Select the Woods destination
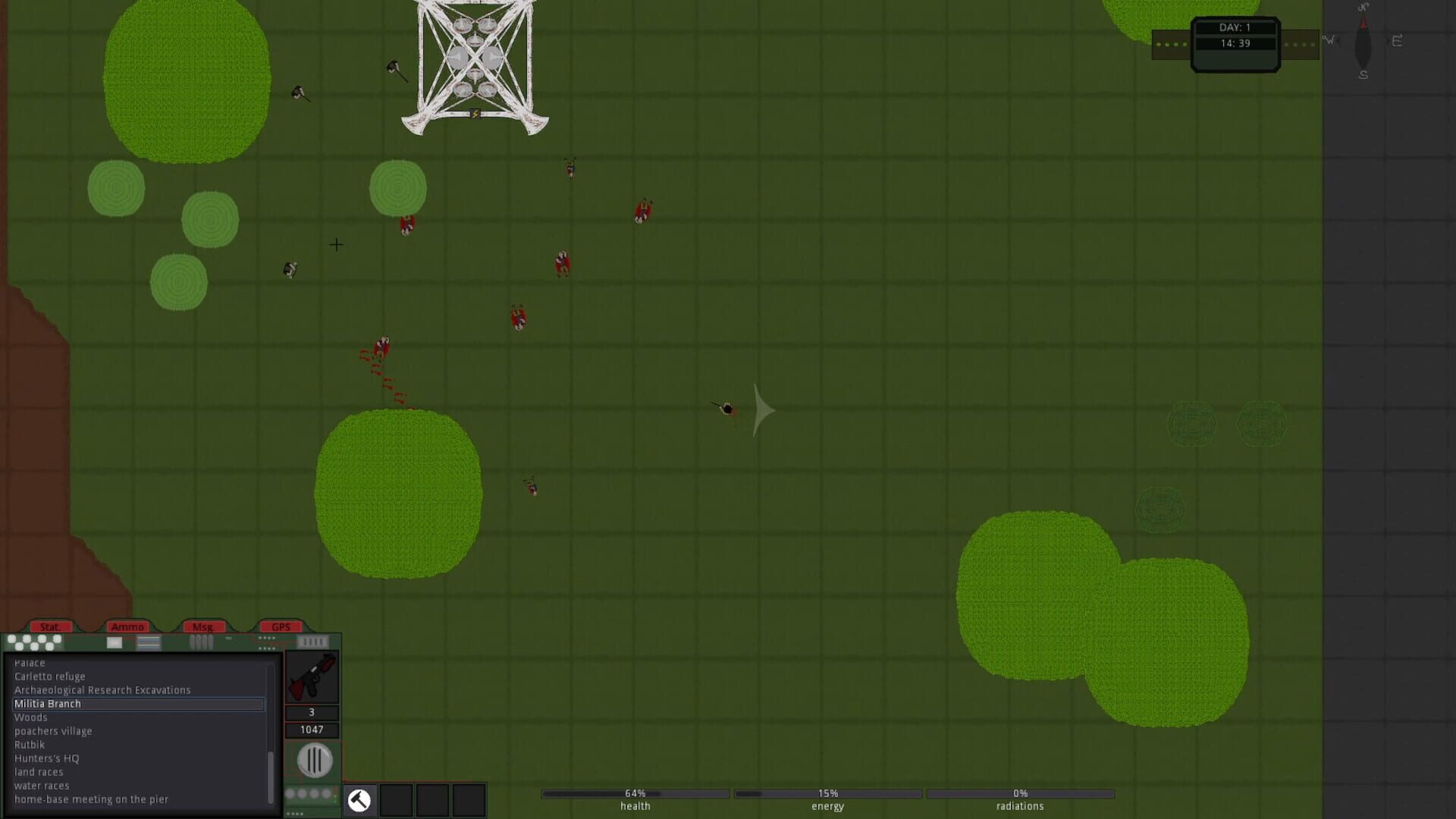Image resolution: width=1456 pixels, height=819 pixels. point(31,717)
